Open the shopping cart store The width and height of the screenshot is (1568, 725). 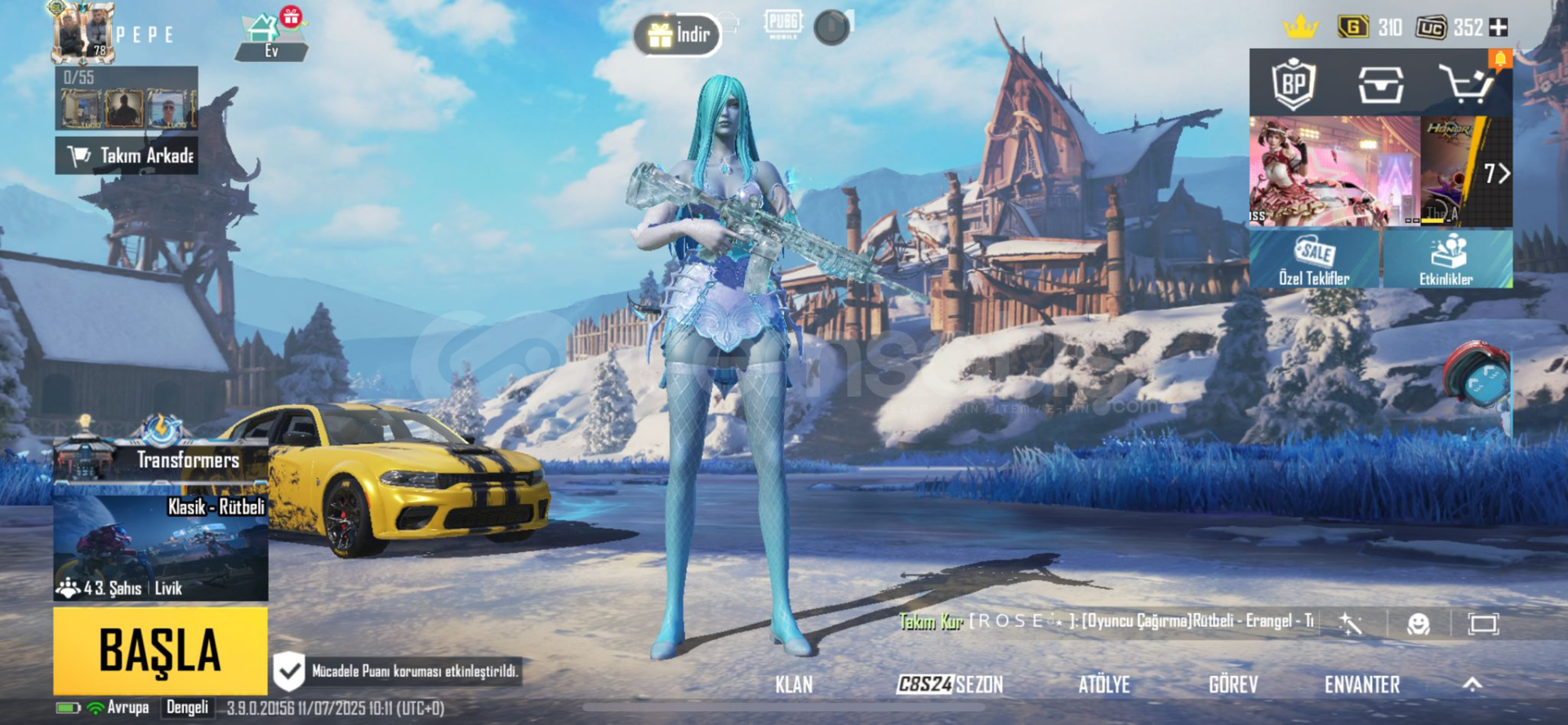pos(1466,83)
